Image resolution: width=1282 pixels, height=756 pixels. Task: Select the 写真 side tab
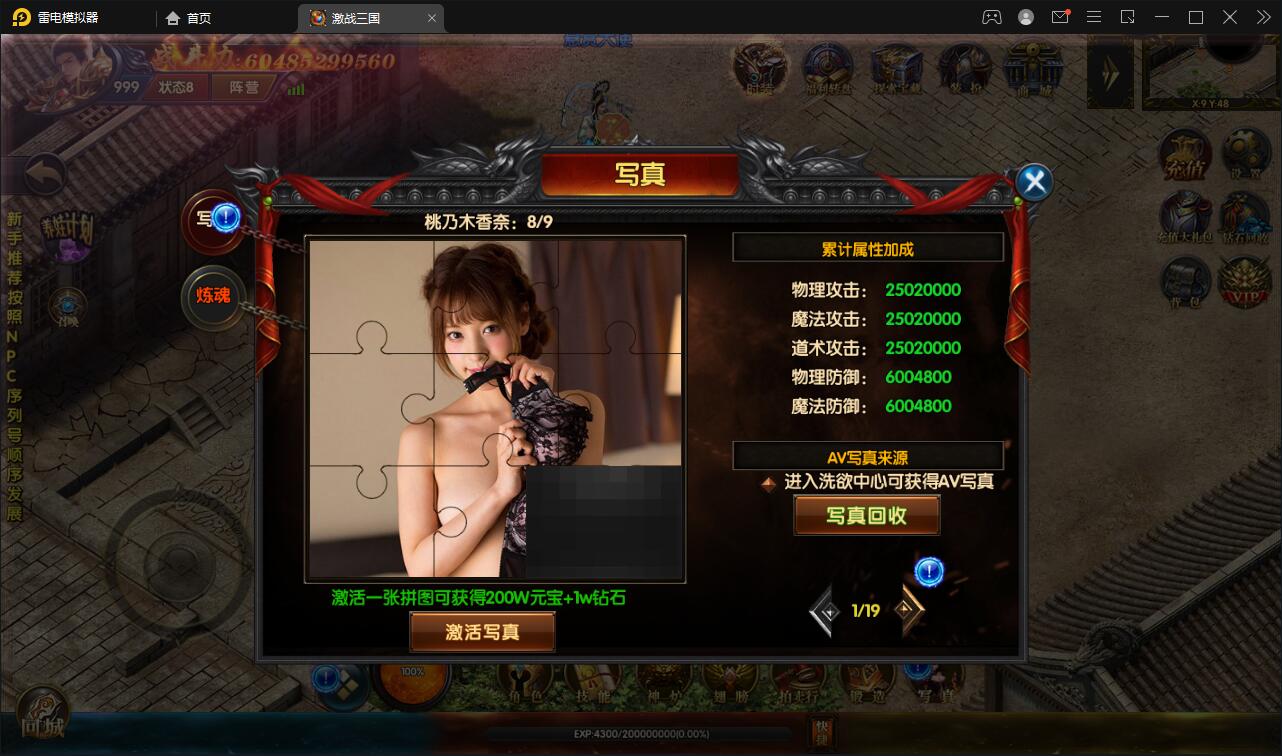pos(208,219)
